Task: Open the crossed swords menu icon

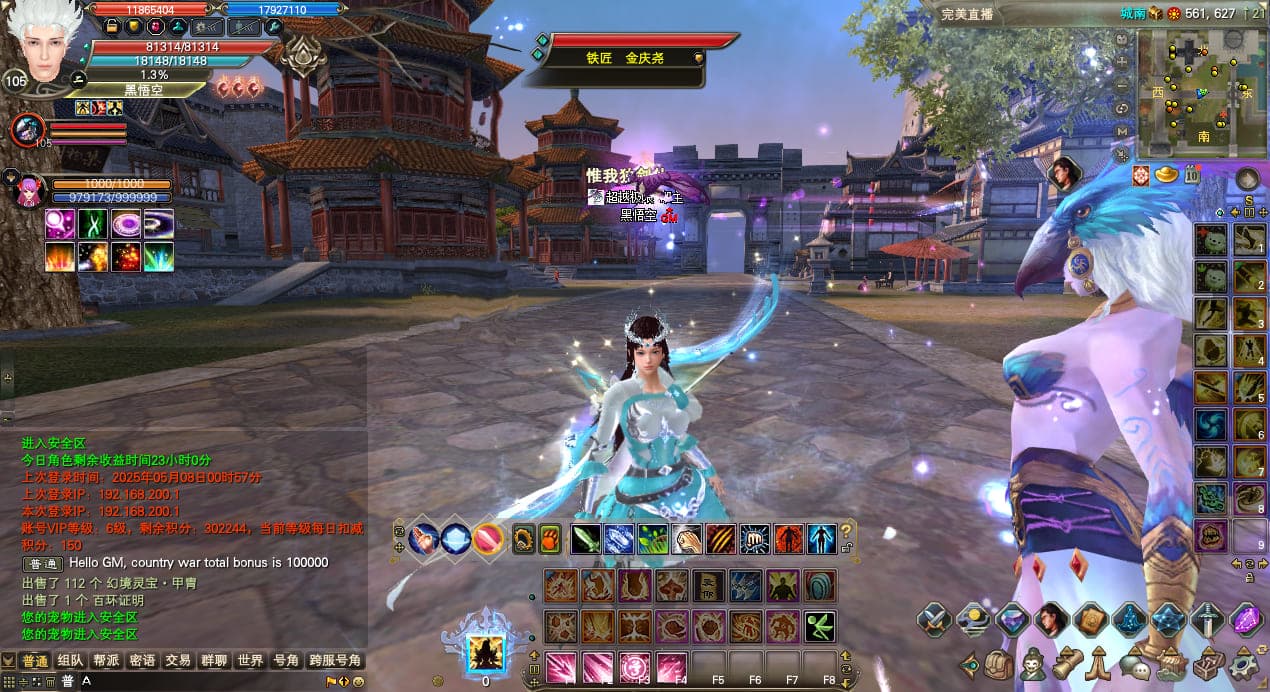Action: 934,620
